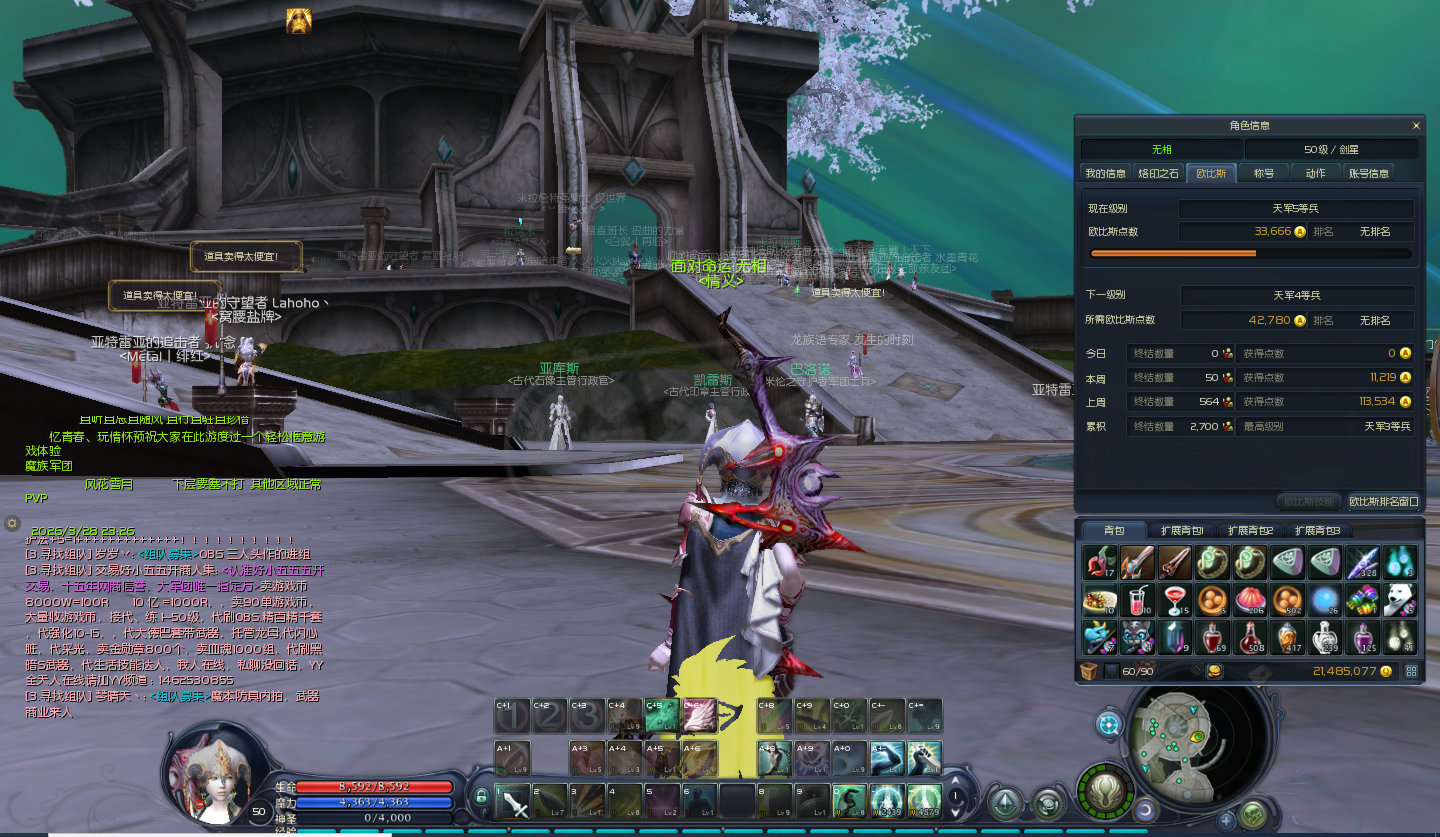Select the red potion stack of 69
The height and width of the screenshot is (837, 1440).
(x=1212, y=636)
